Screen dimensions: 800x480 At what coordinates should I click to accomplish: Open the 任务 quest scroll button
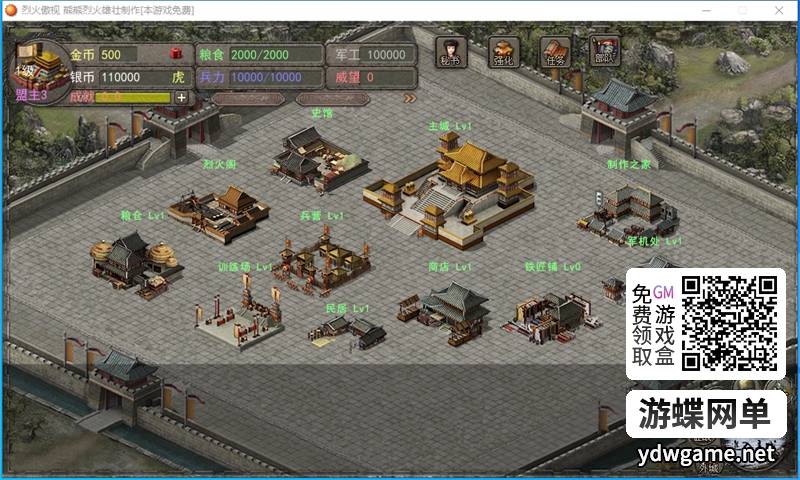[x=555, y=52]
